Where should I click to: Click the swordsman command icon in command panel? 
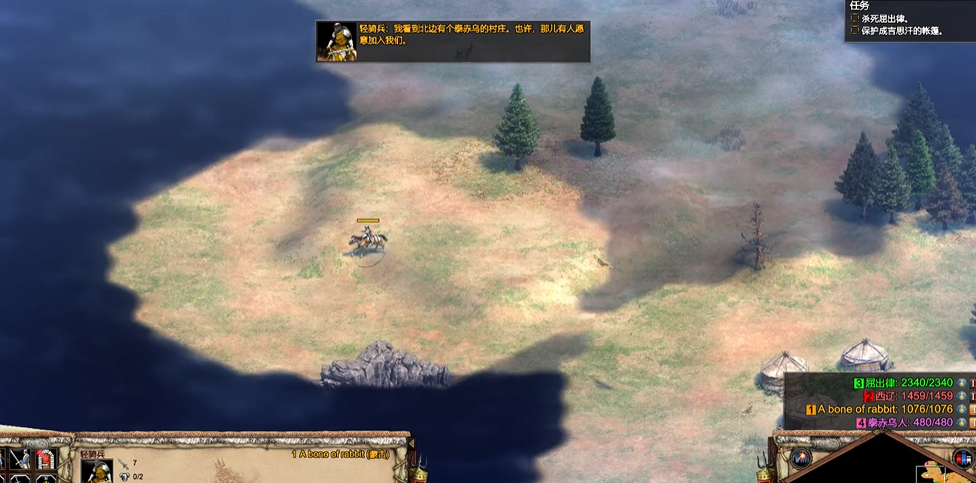point(20,460)
